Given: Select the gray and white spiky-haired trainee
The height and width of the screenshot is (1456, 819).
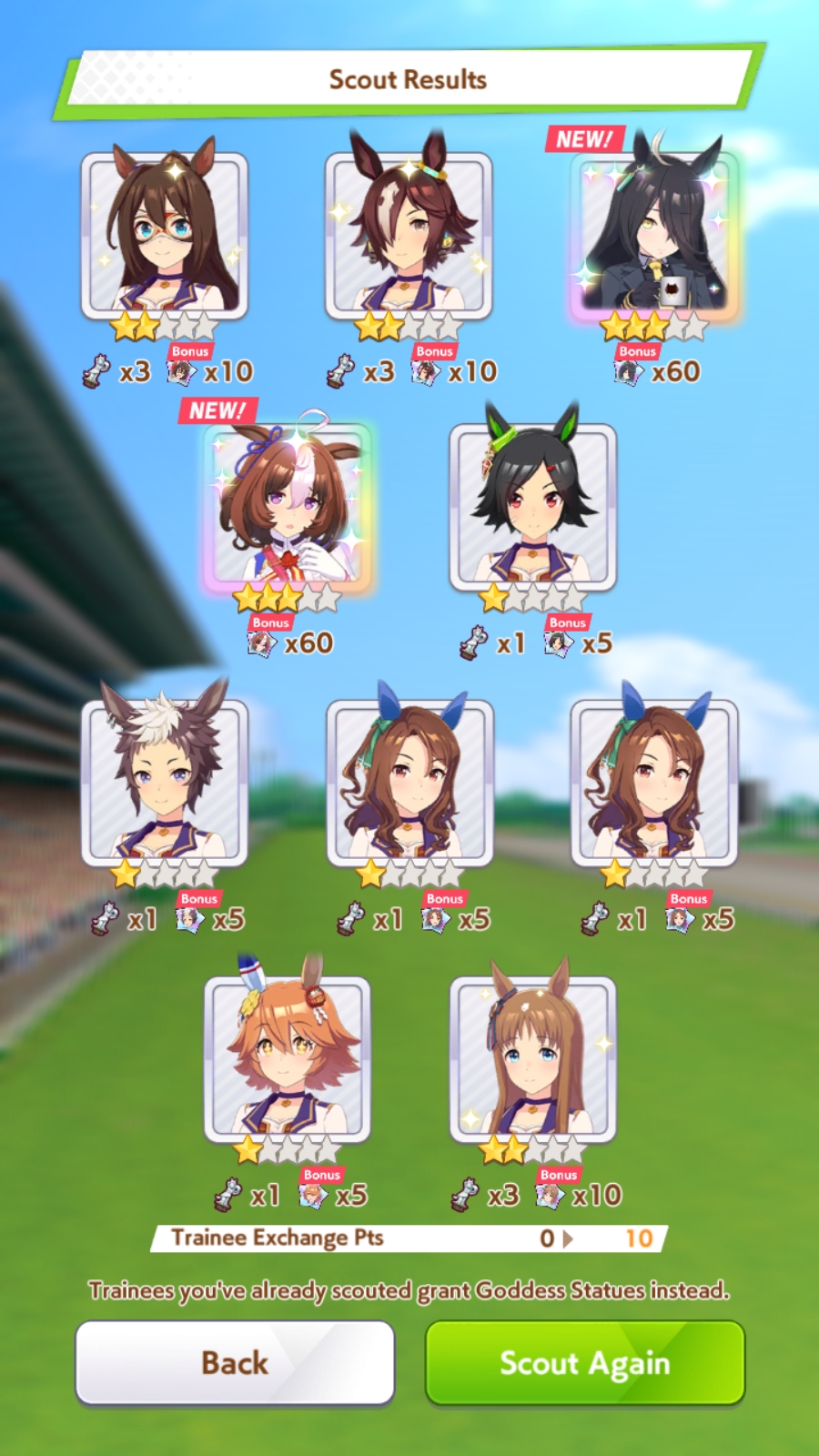Looking at the screenshot, I should 165,783.
